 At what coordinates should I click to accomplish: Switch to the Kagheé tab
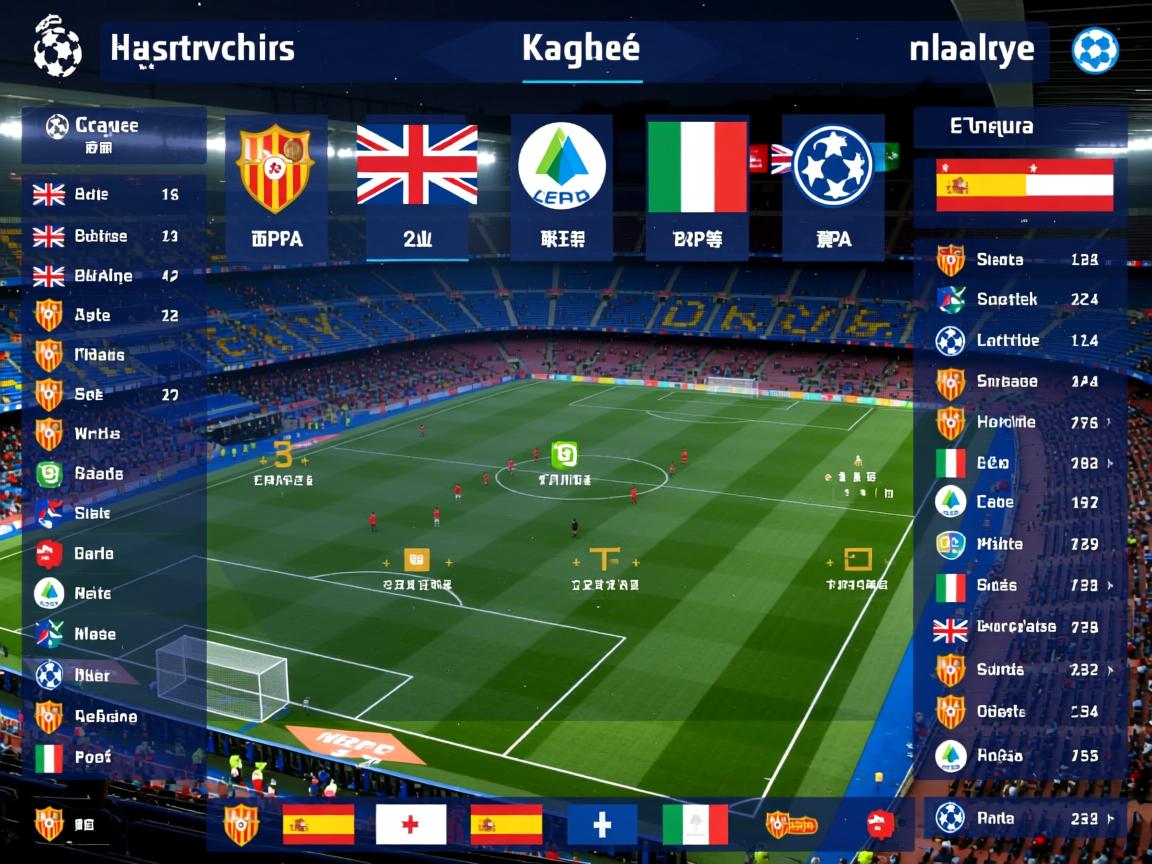point(581,49)
